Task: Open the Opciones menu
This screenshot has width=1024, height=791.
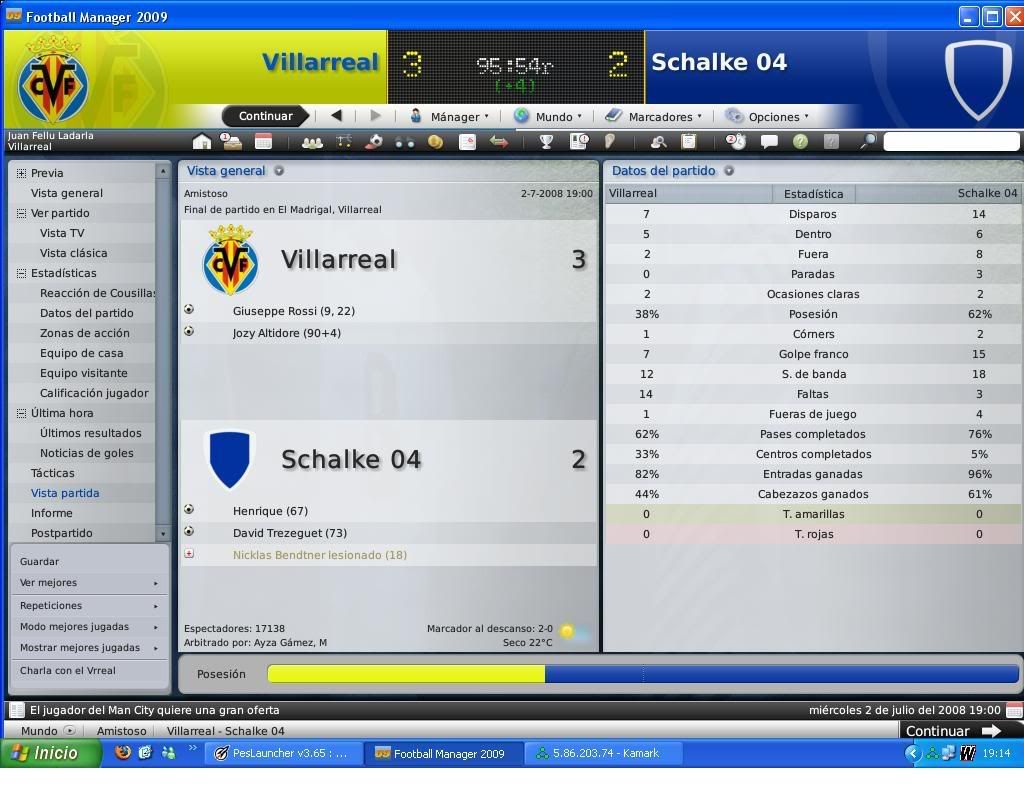Action: (x=770, y=116)
